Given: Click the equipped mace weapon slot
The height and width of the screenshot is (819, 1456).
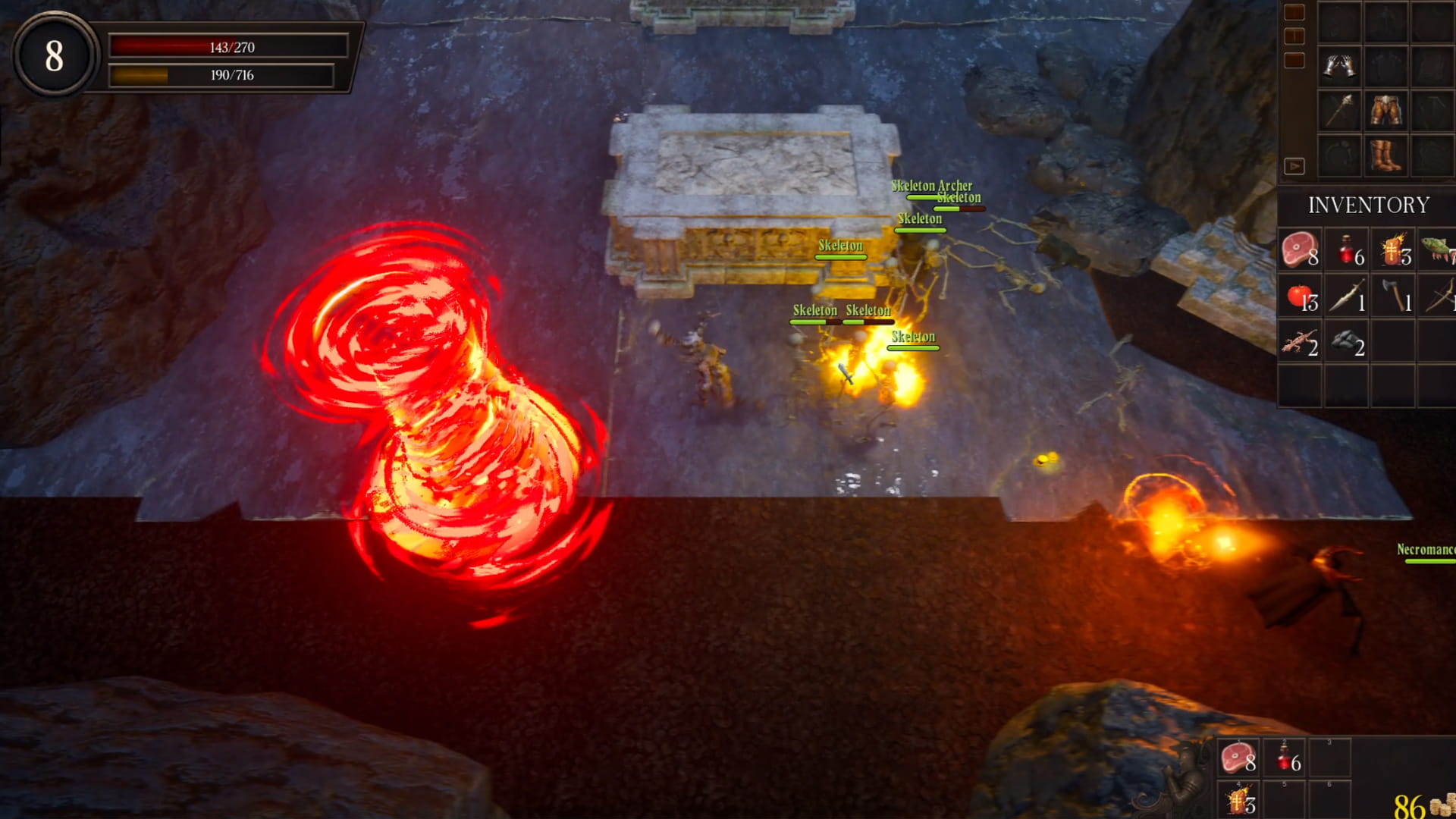Looking at the screenshot, I should pyautogui.click(x=1339, y=111).
